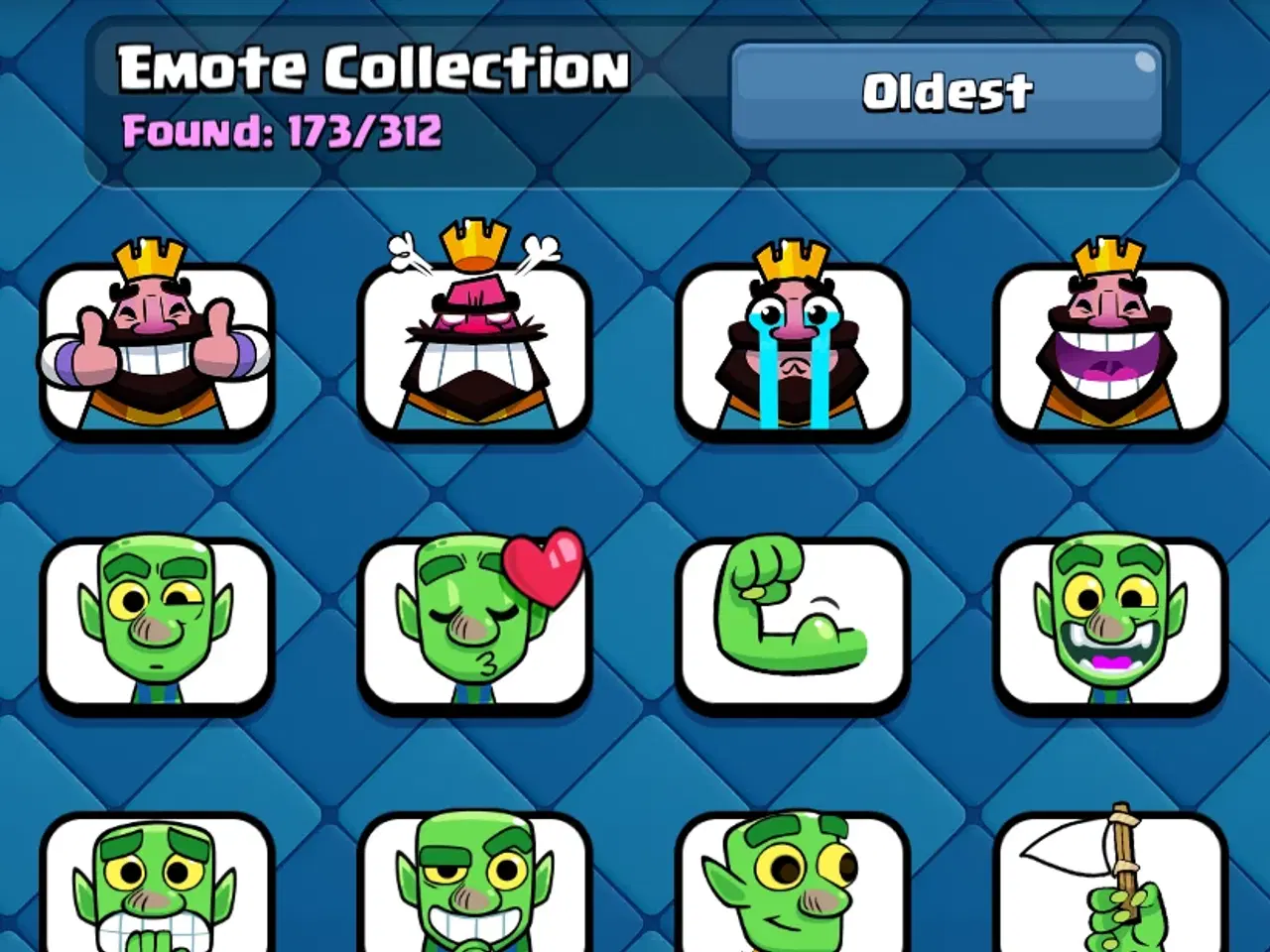The width and height of the screenshot is (1270, 952).
Task: Click the Goblin holding white flag emote
Action: pos(1109,888)
